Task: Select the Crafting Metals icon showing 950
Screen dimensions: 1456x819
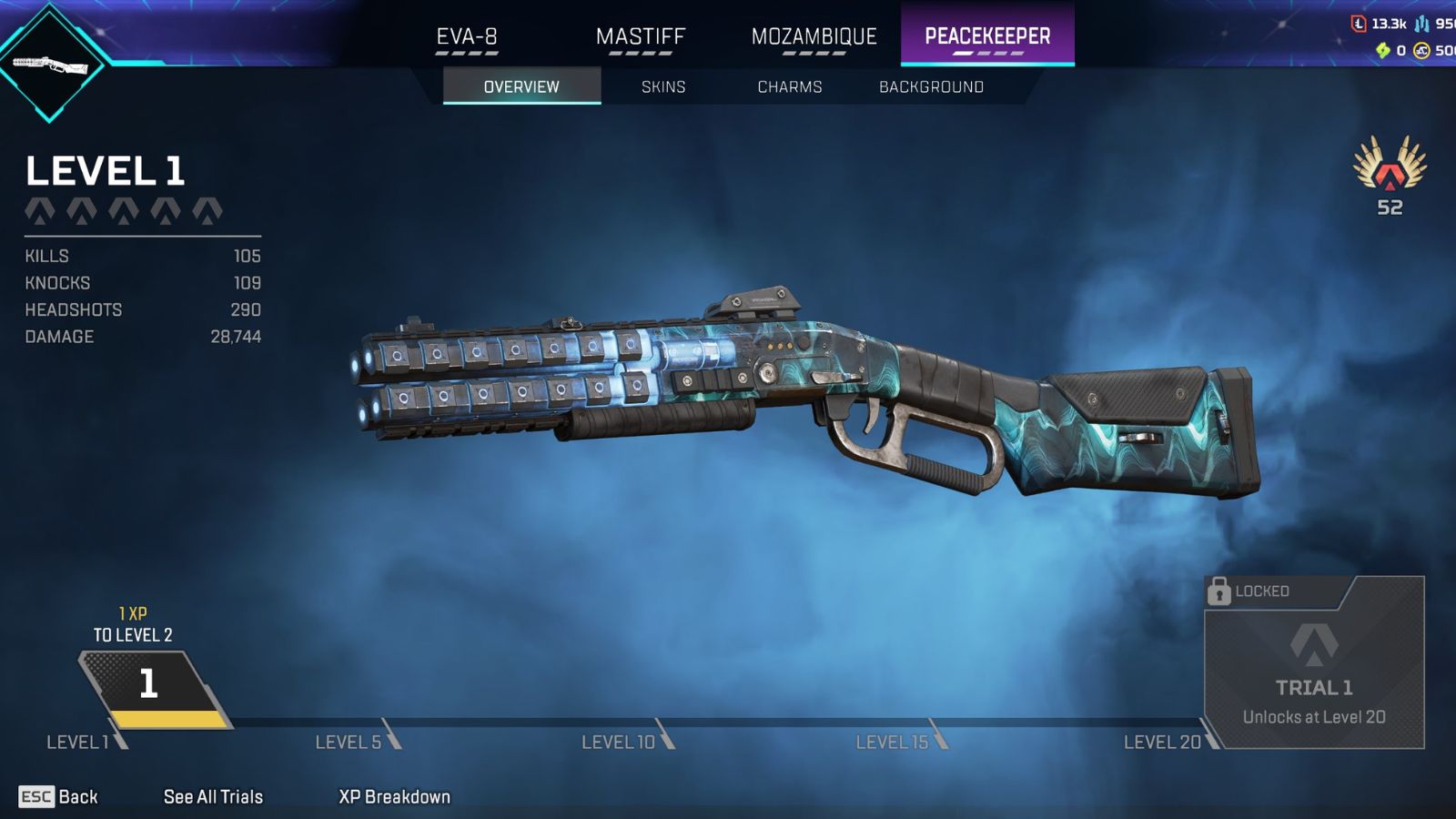Action: pos(1421,24)
